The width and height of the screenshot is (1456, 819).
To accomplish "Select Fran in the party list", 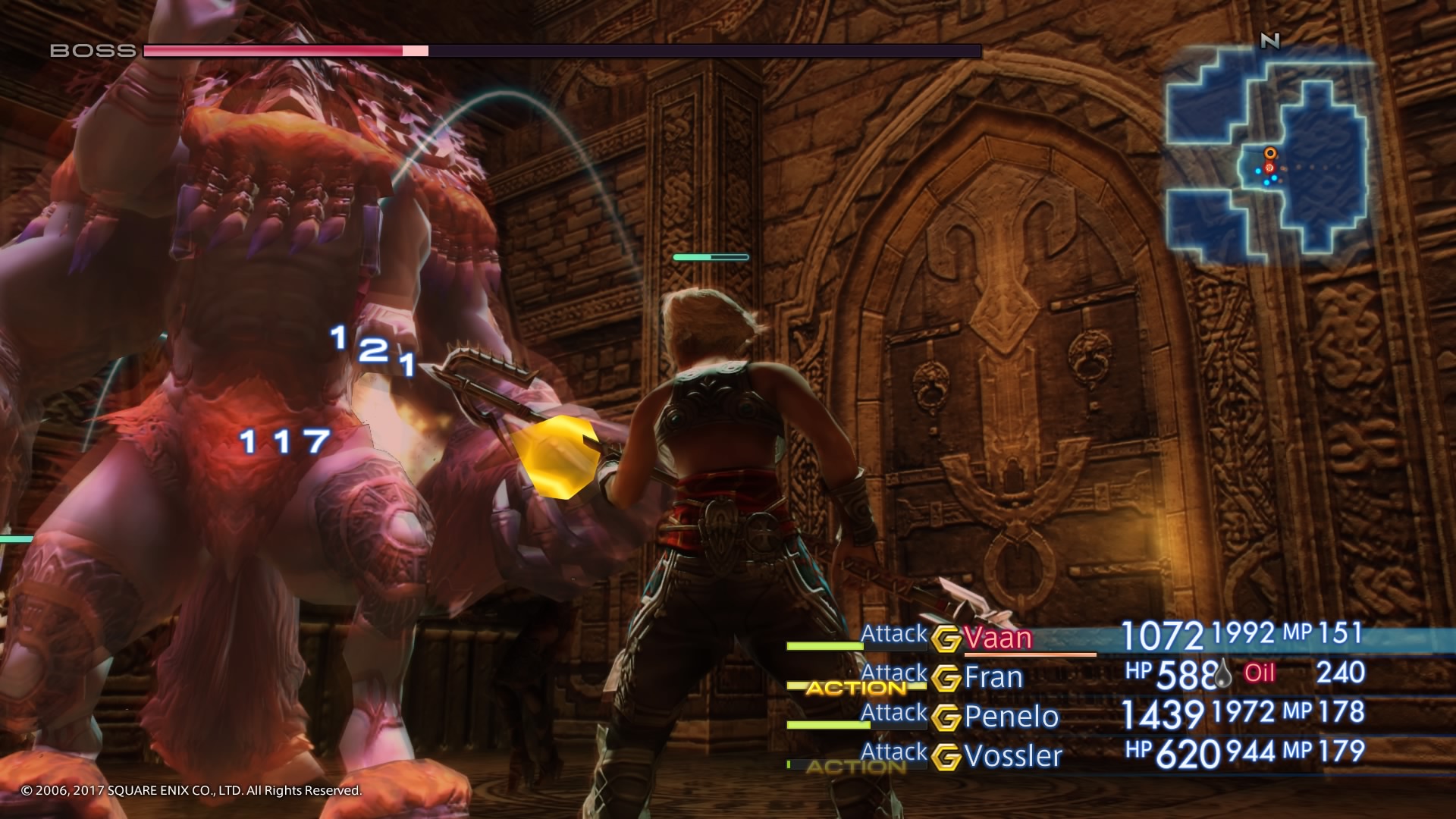I will [993, 677].
